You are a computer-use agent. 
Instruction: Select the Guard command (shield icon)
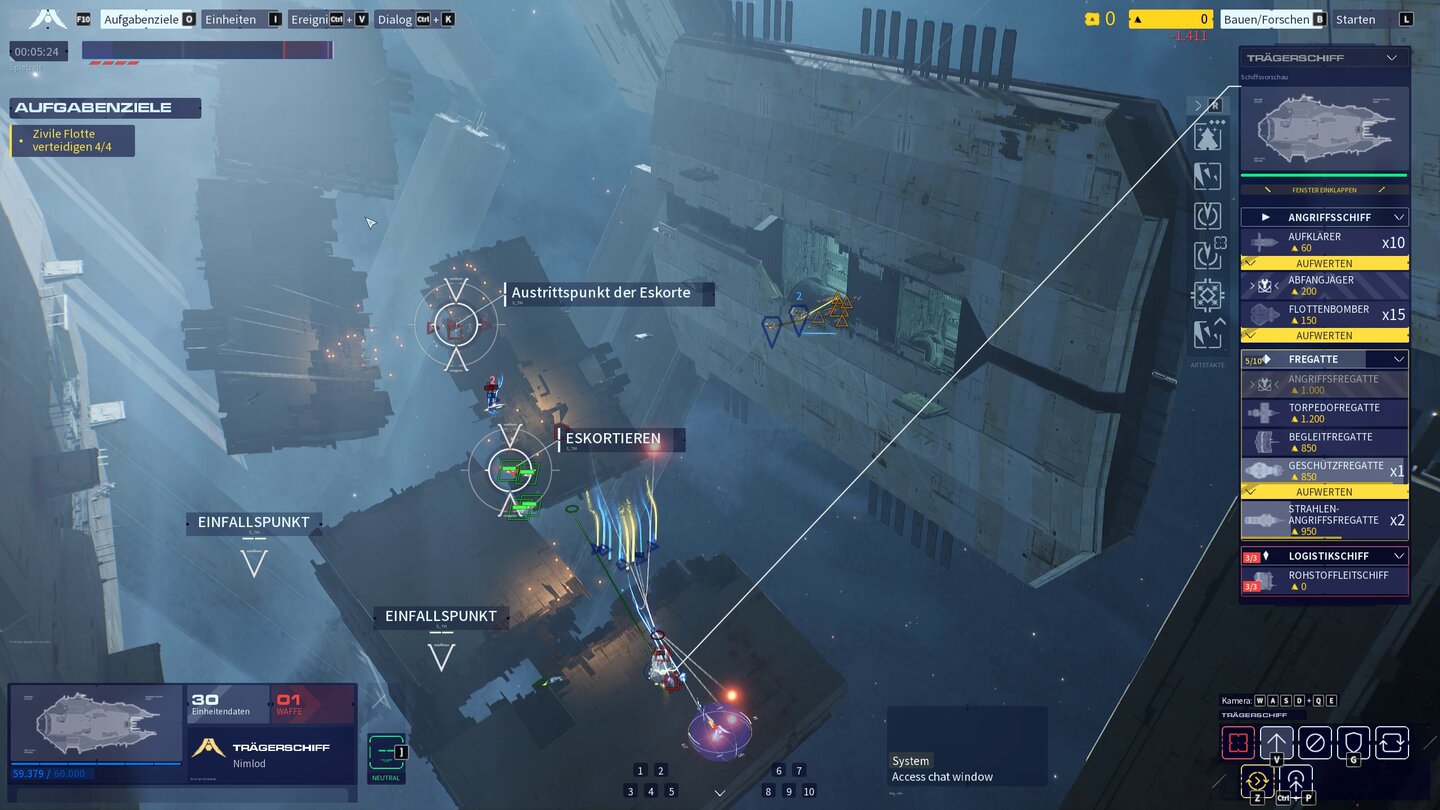[1351, 740]
